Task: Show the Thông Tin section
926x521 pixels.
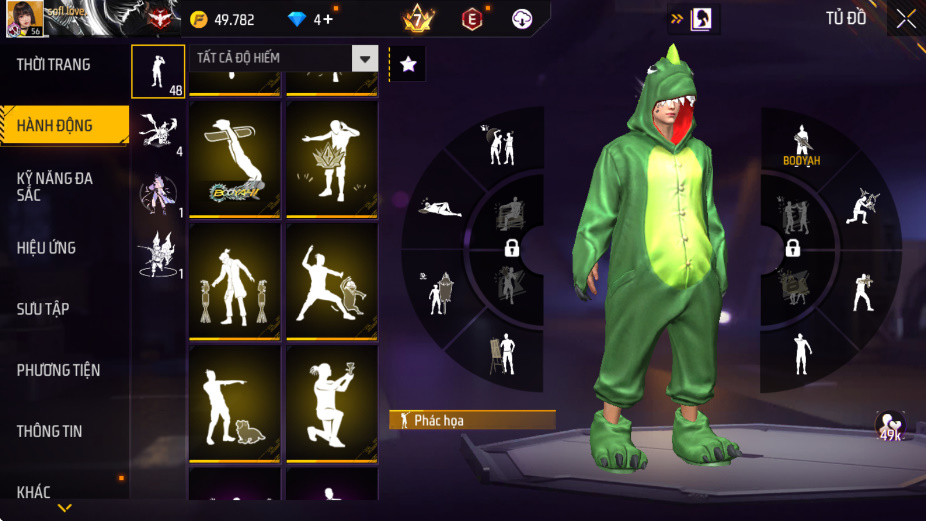Action: pyautogui.click(x=49, y=431)
